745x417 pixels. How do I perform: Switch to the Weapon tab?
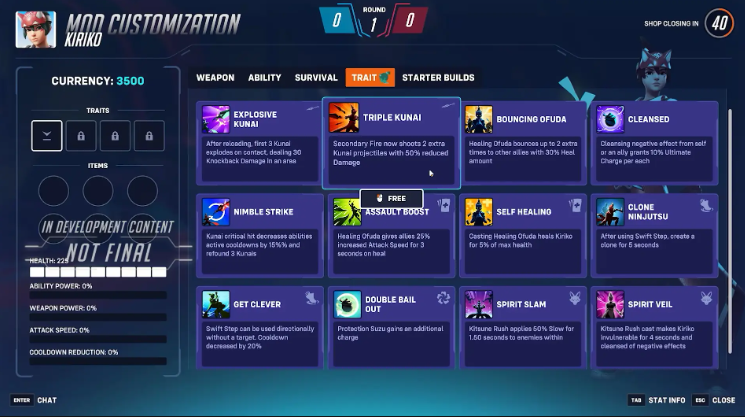pos(215,78)
